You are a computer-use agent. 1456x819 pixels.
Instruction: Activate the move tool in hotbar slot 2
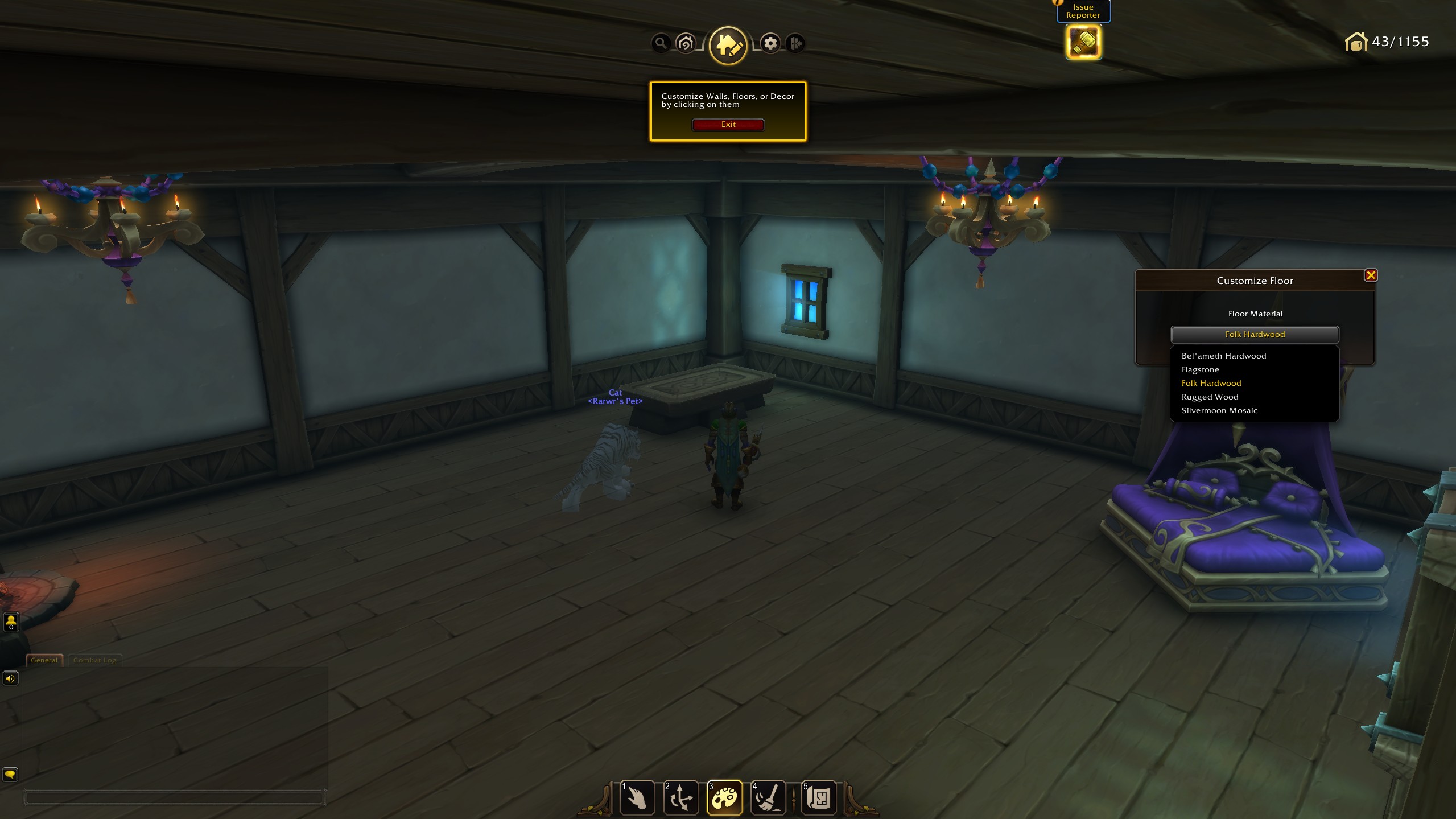[680, 797]
